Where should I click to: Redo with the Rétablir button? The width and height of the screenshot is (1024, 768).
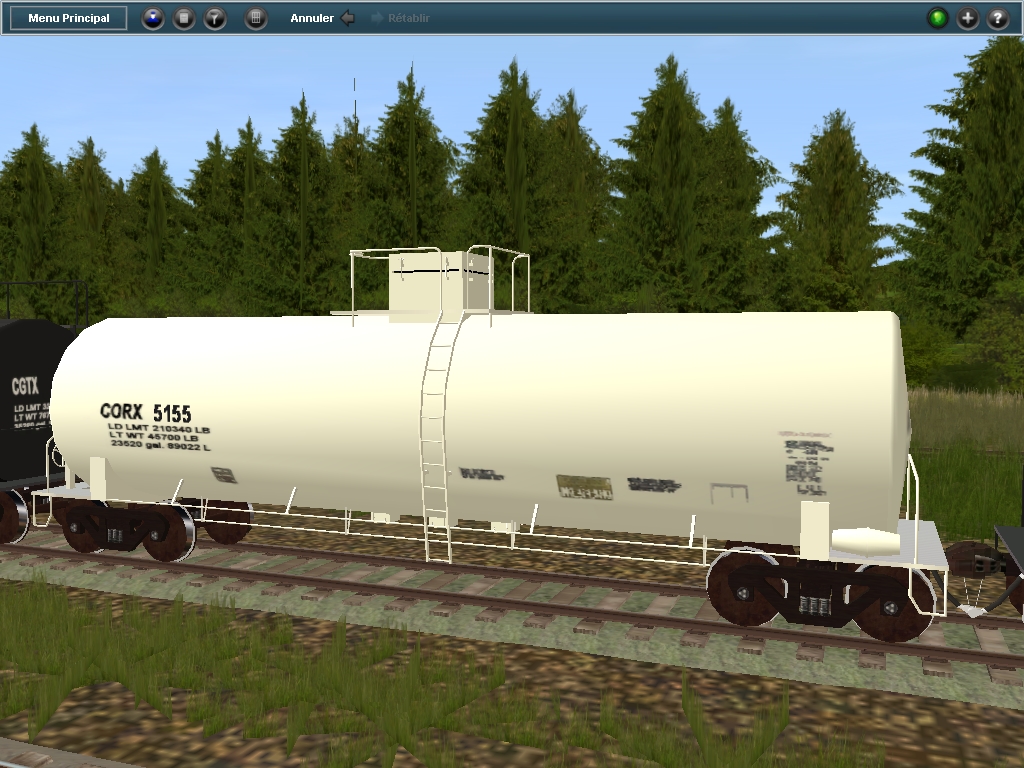(400, 18)
